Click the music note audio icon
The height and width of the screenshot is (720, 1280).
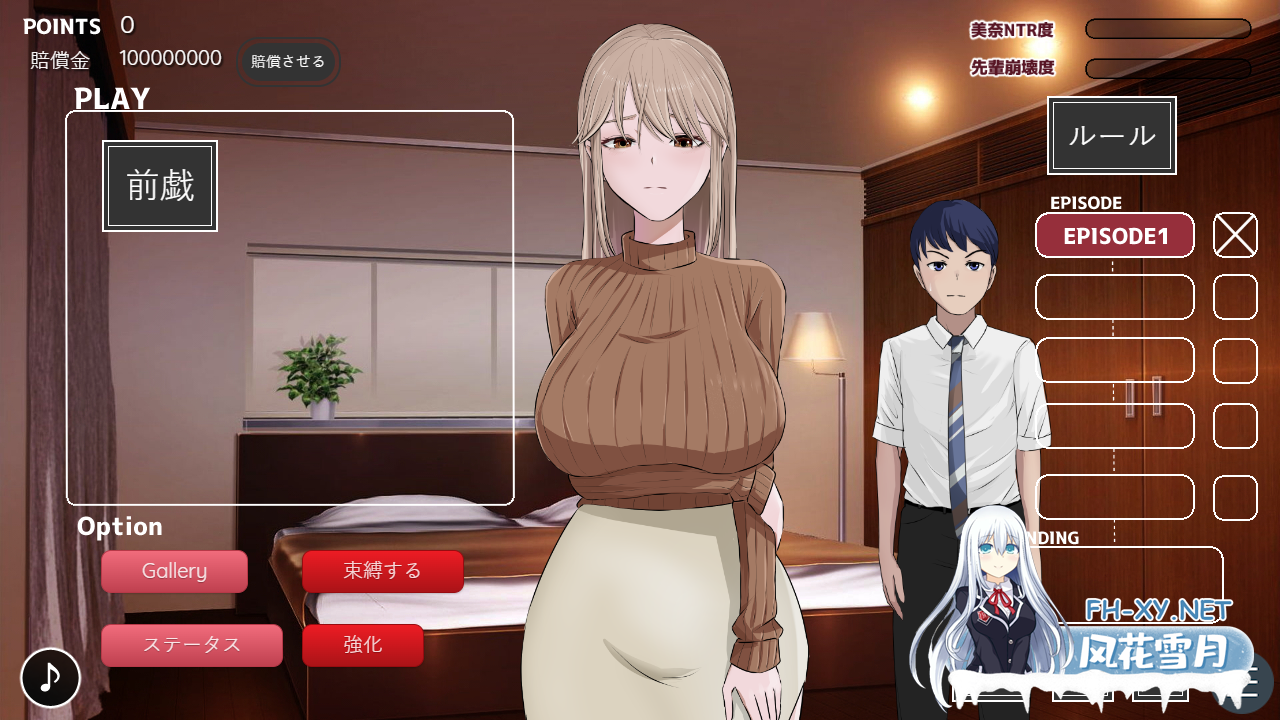pyautogui.click(x=50, y=677)
